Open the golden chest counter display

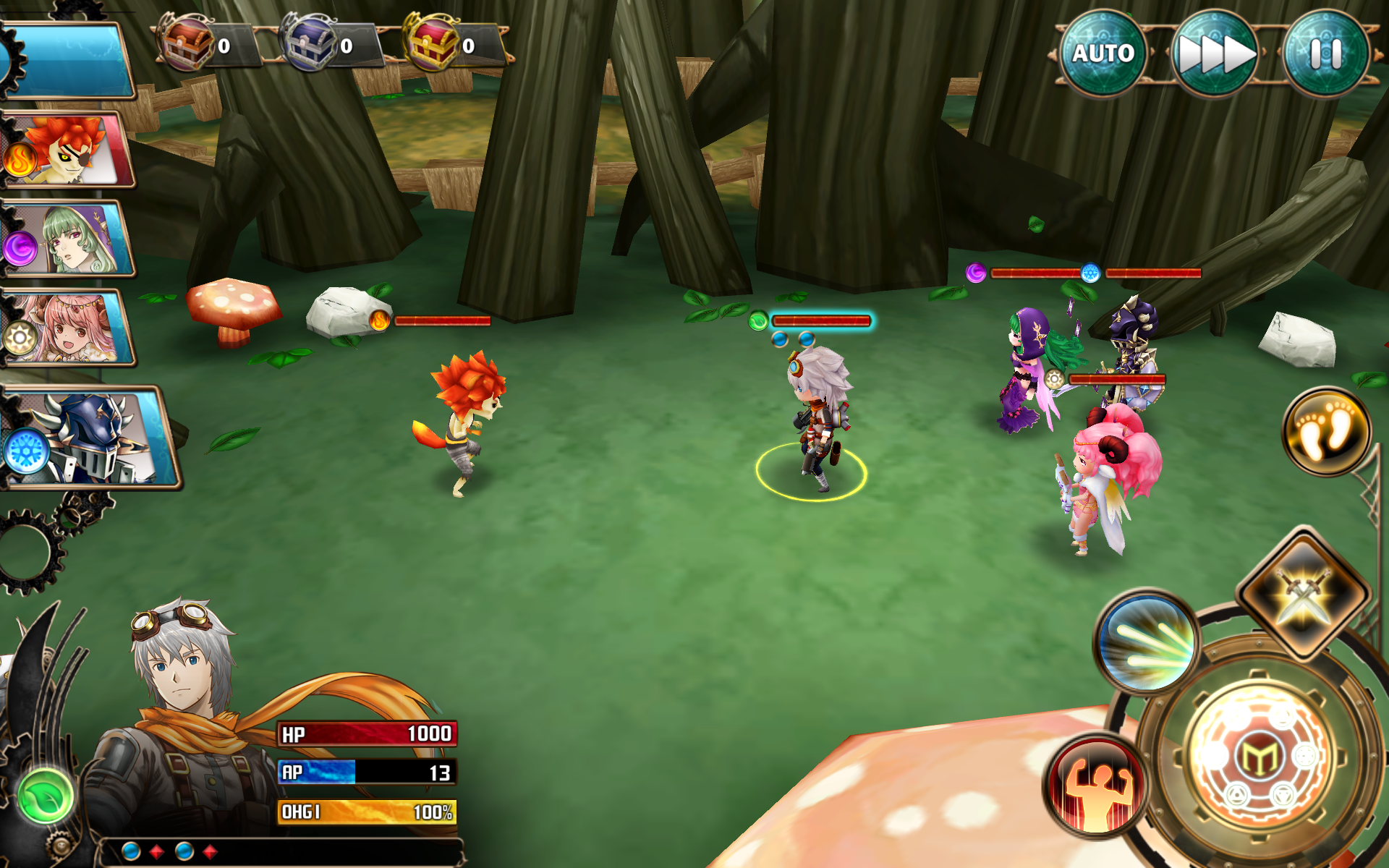click(x=434, y=45)
